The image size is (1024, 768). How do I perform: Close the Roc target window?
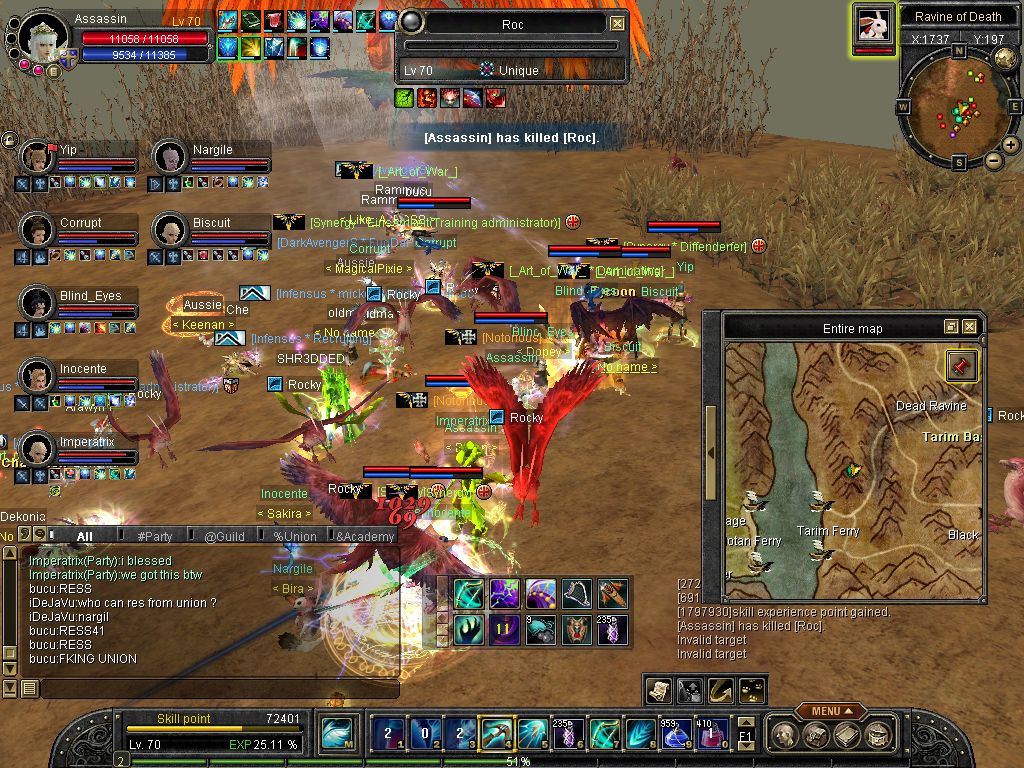[x=618, y=23]
